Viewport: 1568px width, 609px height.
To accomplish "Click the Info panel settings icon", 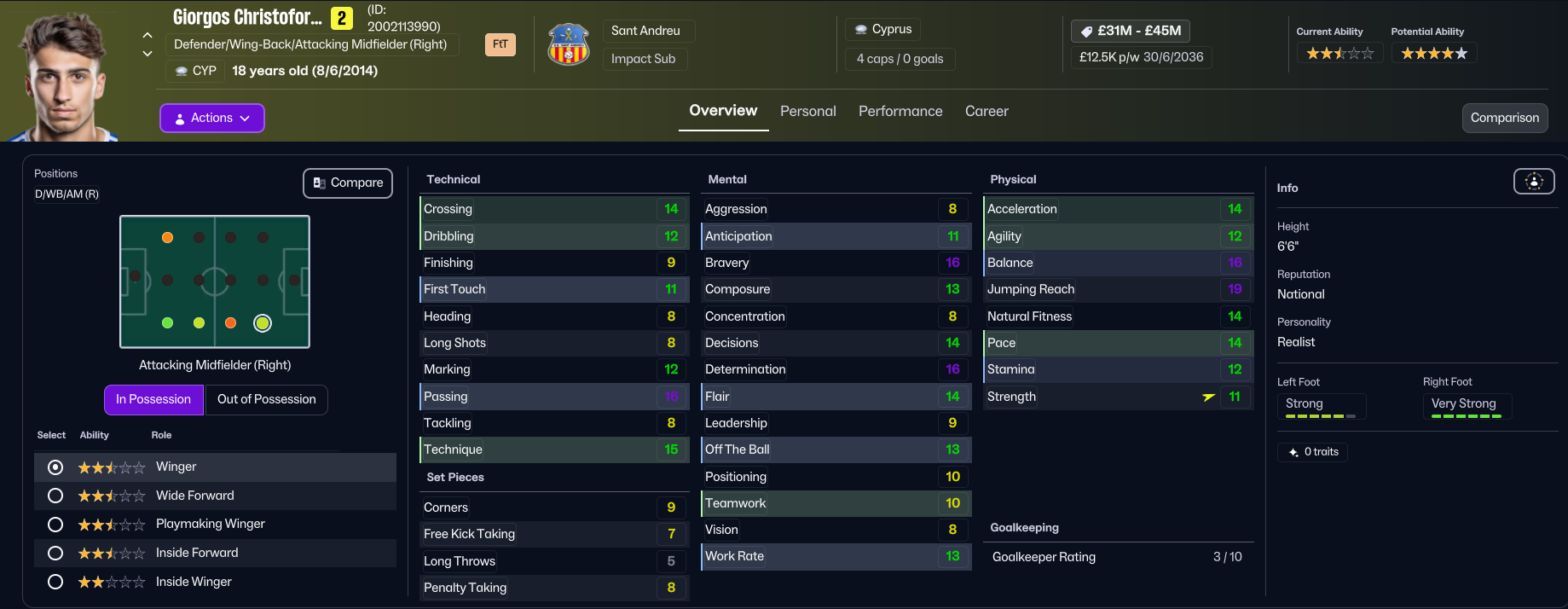I will 1533,182.
